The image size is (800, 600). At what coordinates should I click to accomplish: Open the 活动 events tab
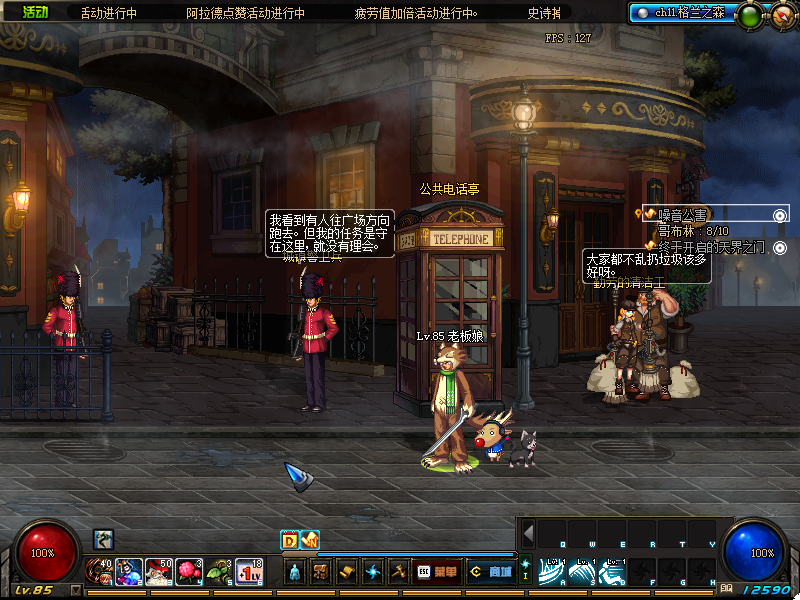34,13
